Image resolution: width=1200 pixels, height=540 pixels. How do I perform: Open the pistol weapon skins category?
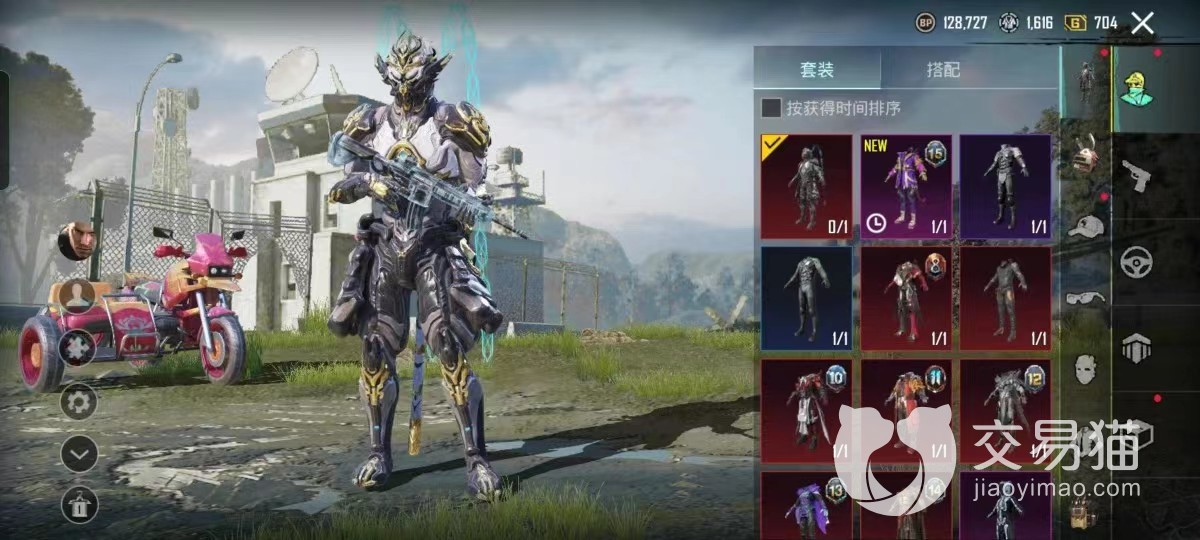pyautogui.click(x=1136, y=176)
